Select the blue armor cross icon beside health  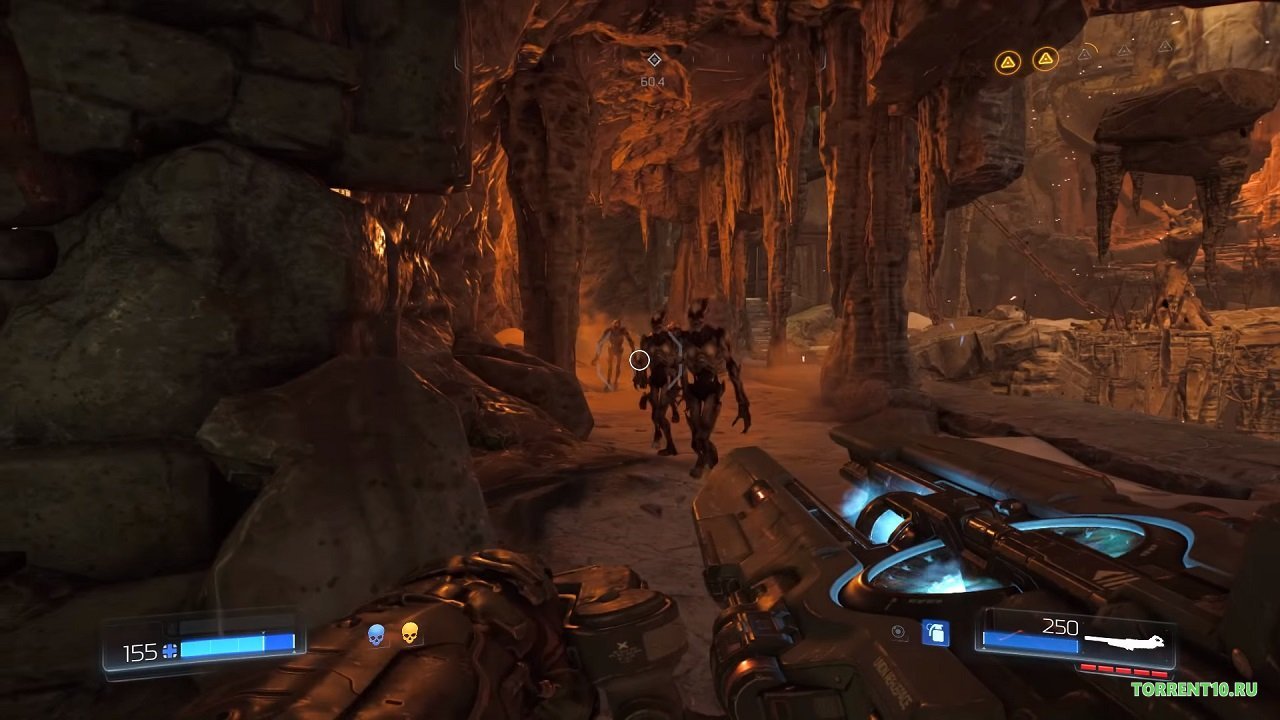167,648
